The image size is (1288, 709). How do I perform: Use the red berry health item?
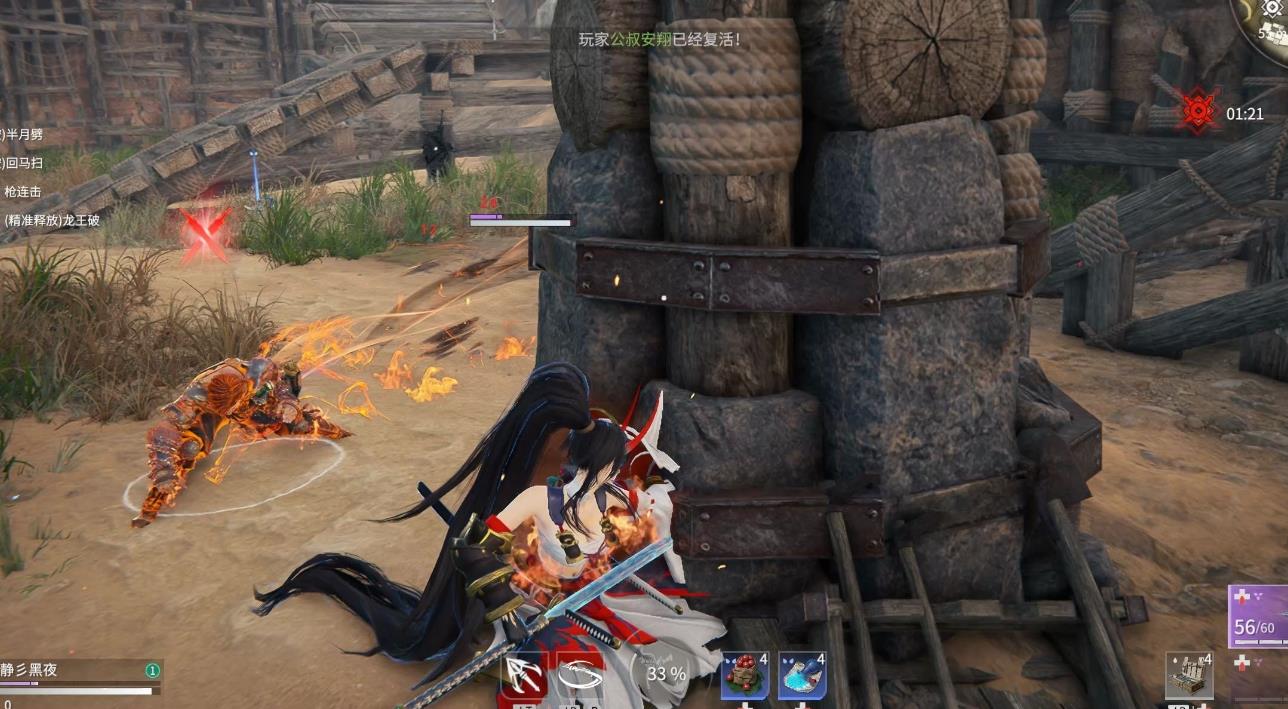pos(745,675)
